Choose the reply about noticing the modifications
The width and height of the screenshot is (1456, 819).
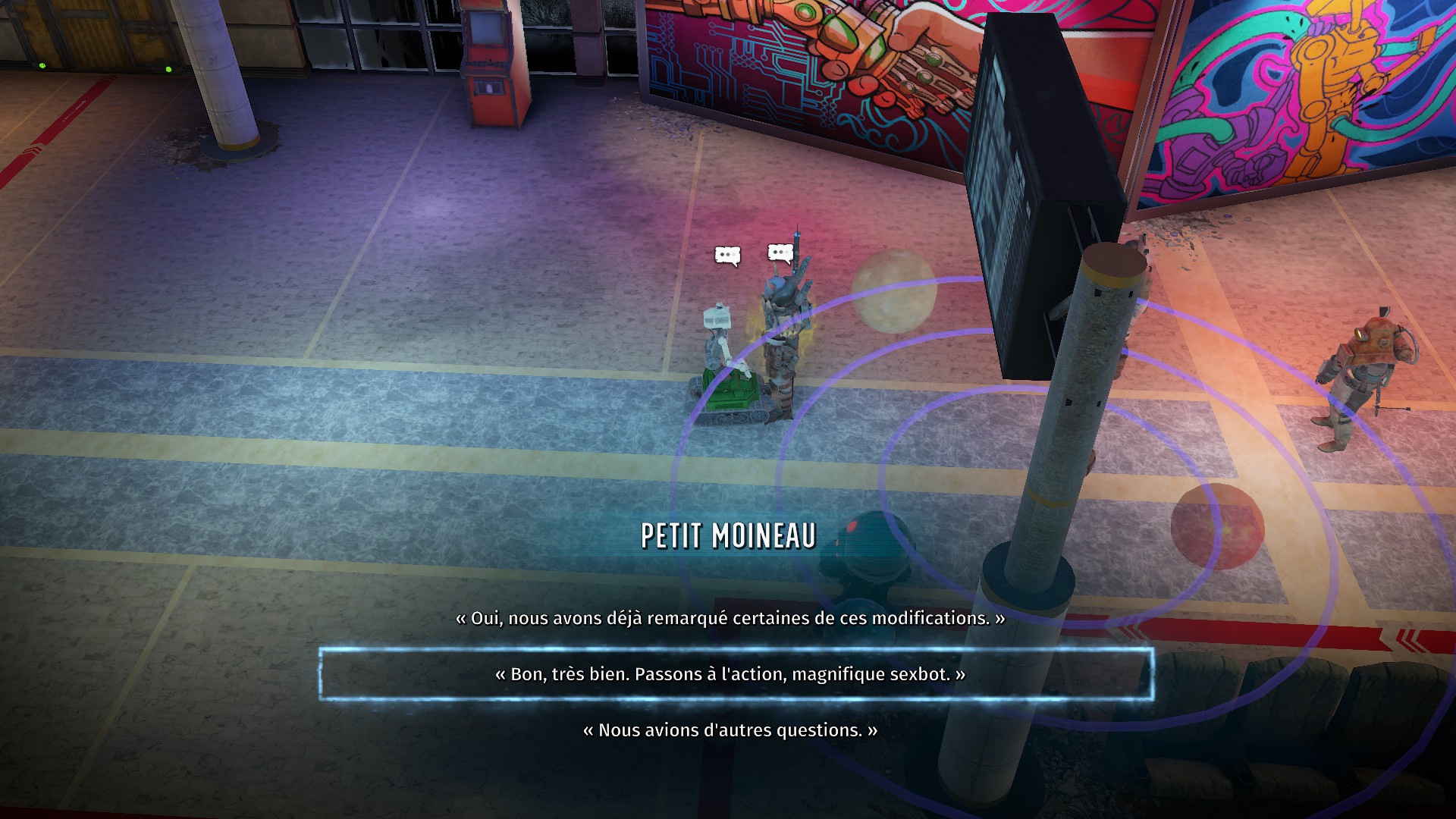(730, 618)
